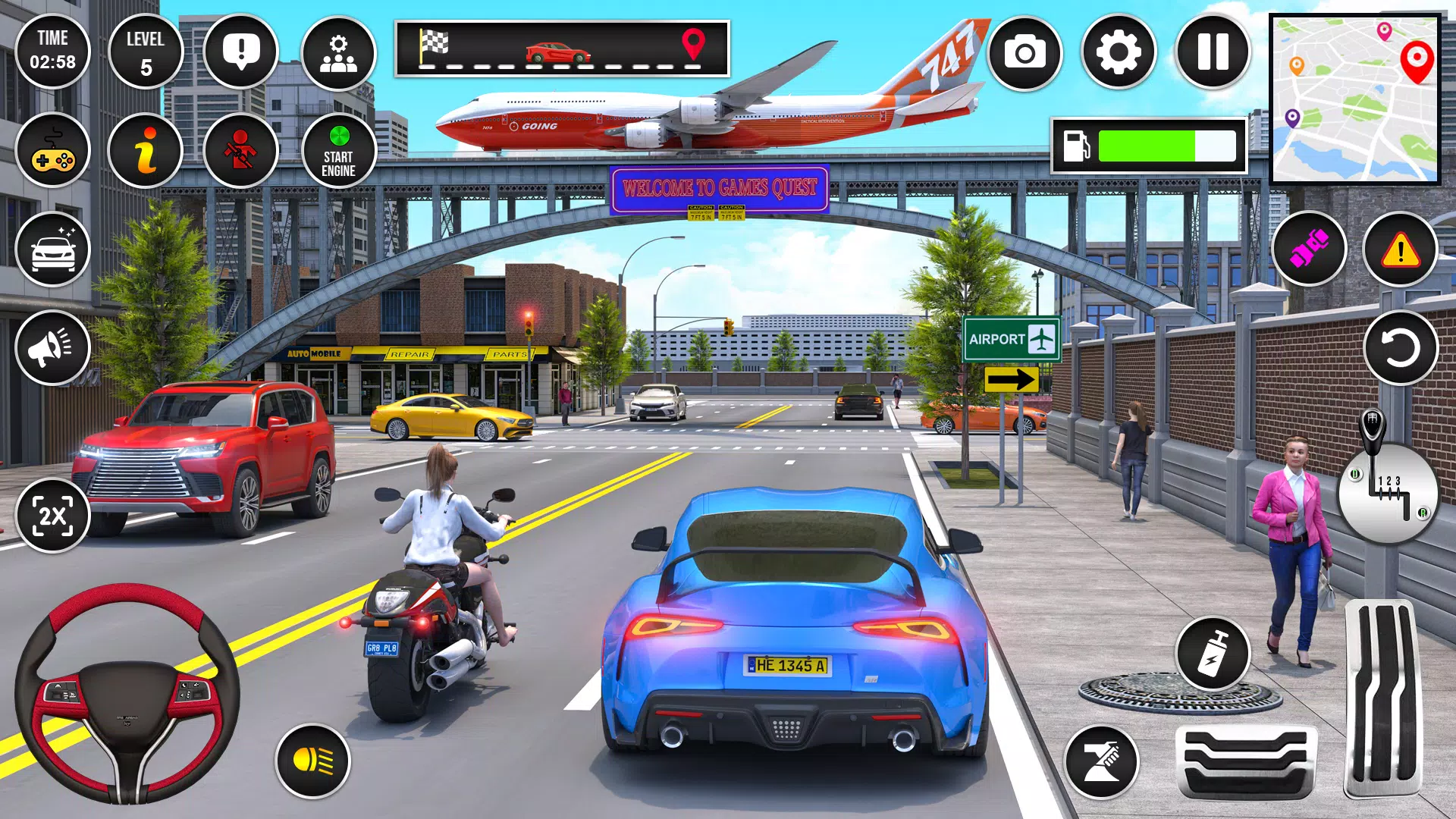This screenshot has width=1456, height=819.
Task: Use the nitro bottle boost
Action: click(1213, 654)
